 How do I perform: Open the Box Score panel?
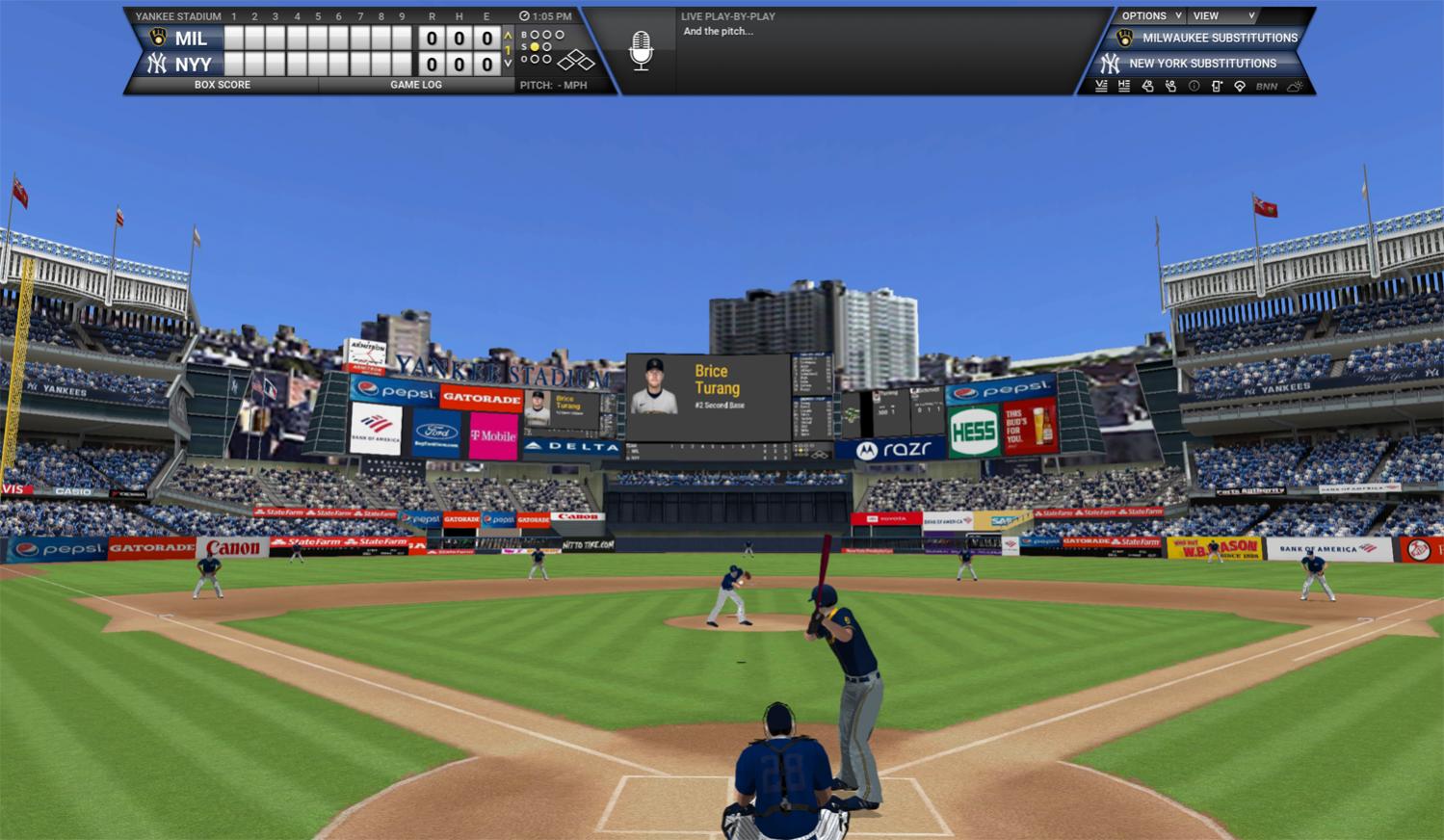[x=222, y=85]
